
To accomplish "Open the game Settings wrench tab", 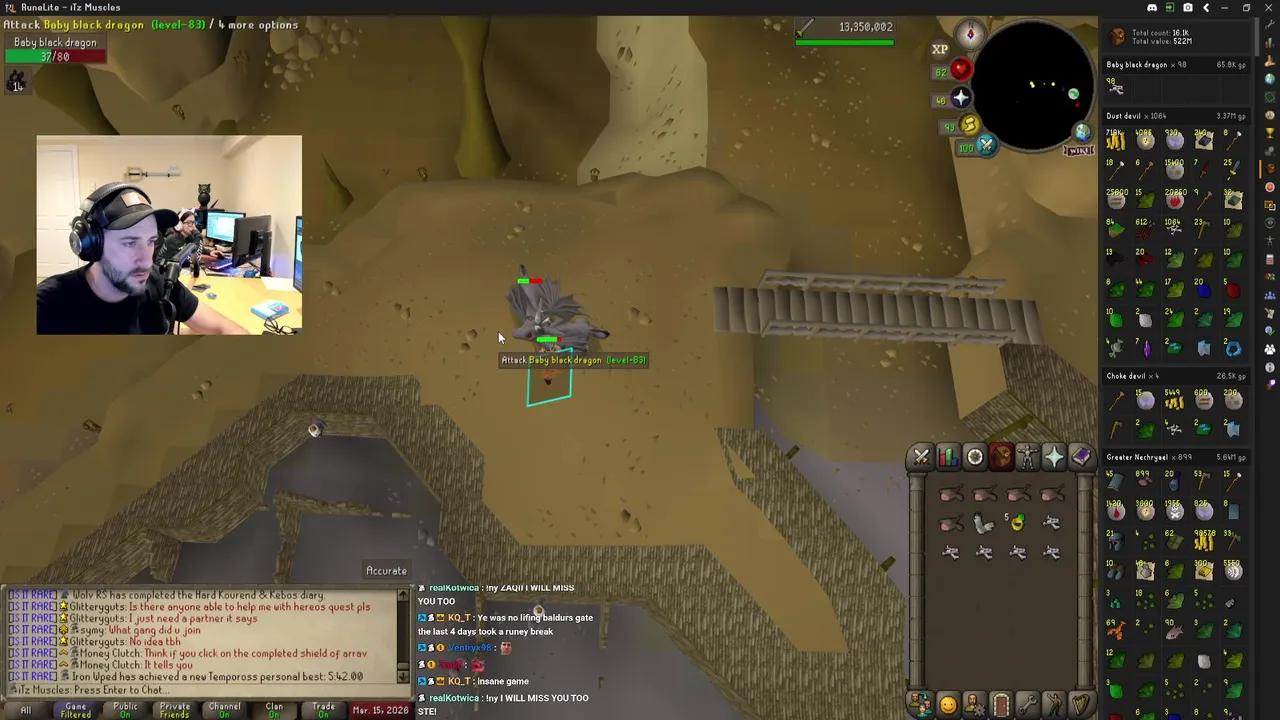I will point(1028,705).
